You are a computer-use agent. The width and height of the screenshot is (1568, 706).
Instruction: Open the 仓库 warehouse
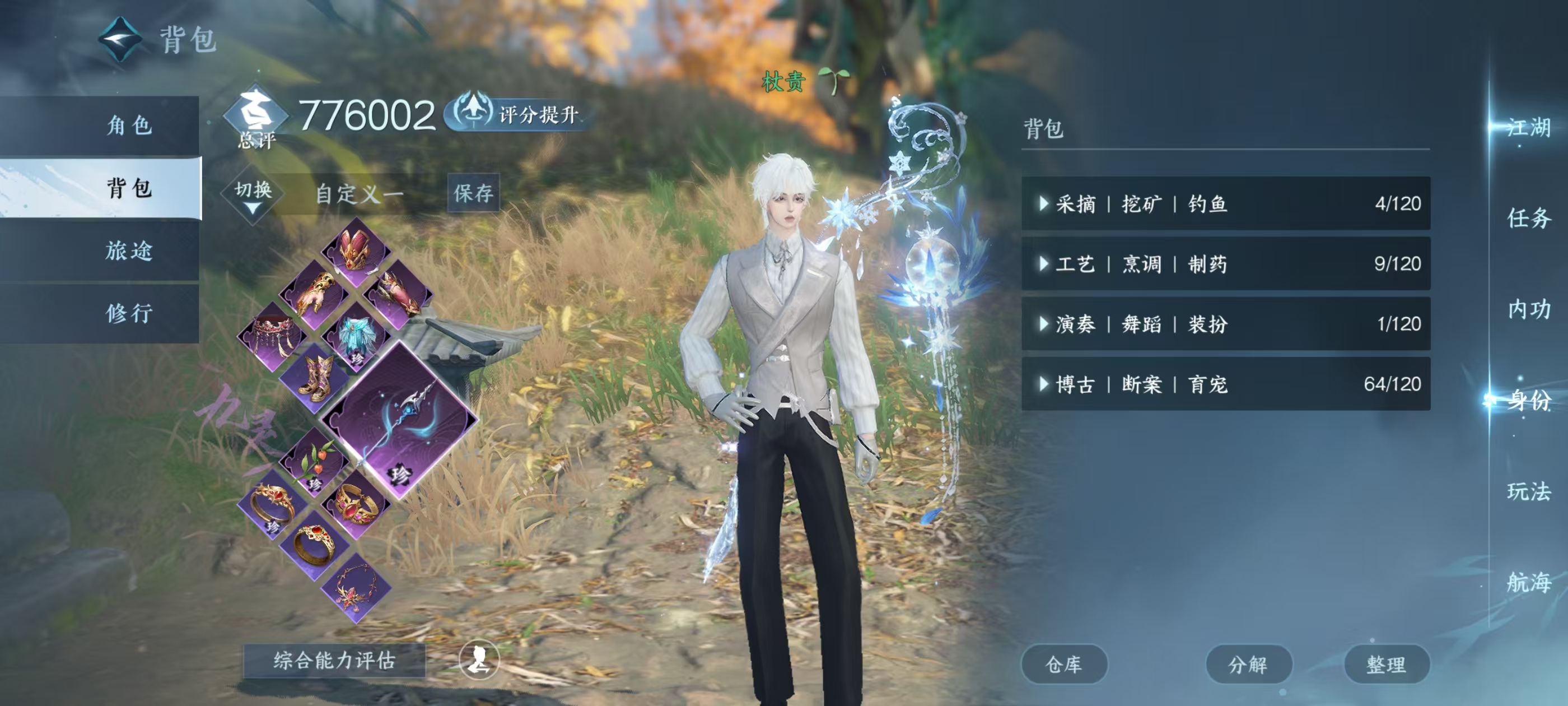pos(1063,665)
